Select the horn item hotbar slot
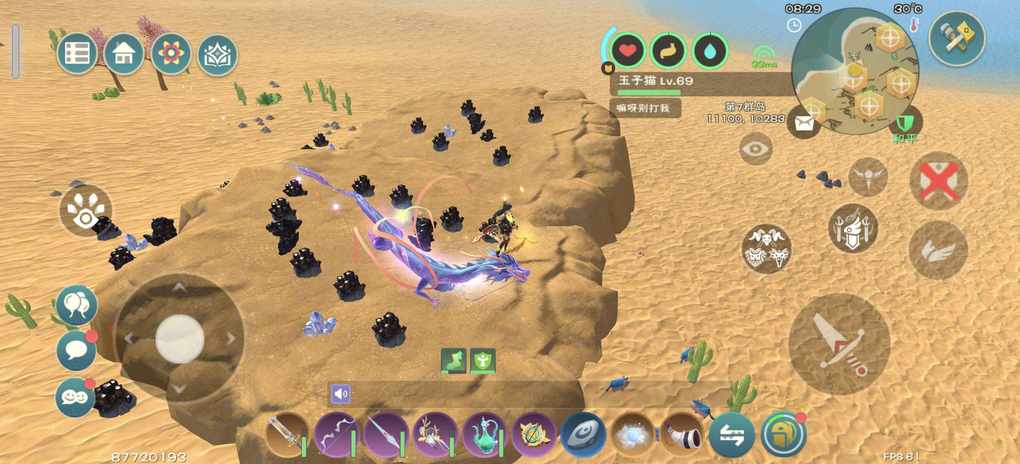This screenshot has width=1020, height=464. 682,435
